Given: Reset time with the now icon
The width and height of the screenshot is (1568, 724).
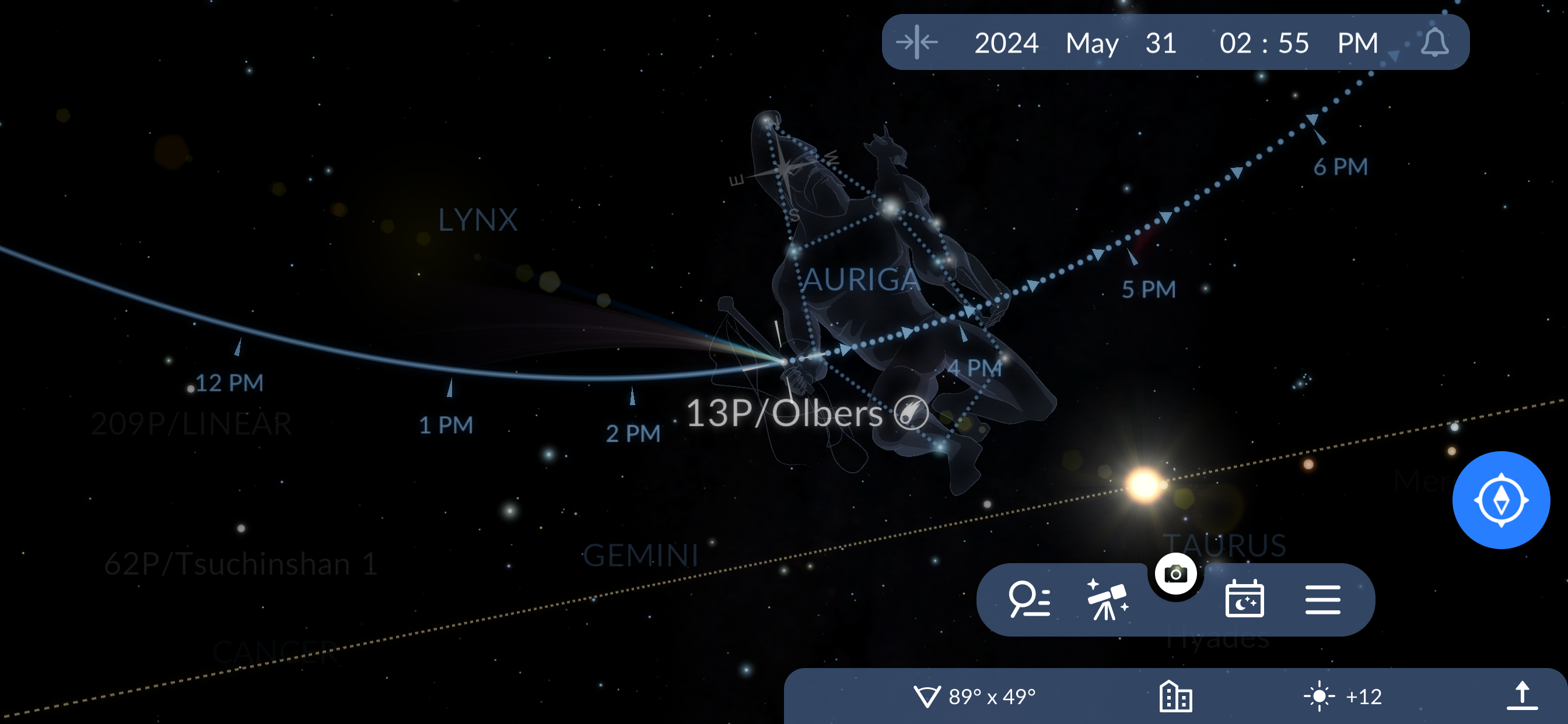Looking at the screenshot, I should pos(916,43).
